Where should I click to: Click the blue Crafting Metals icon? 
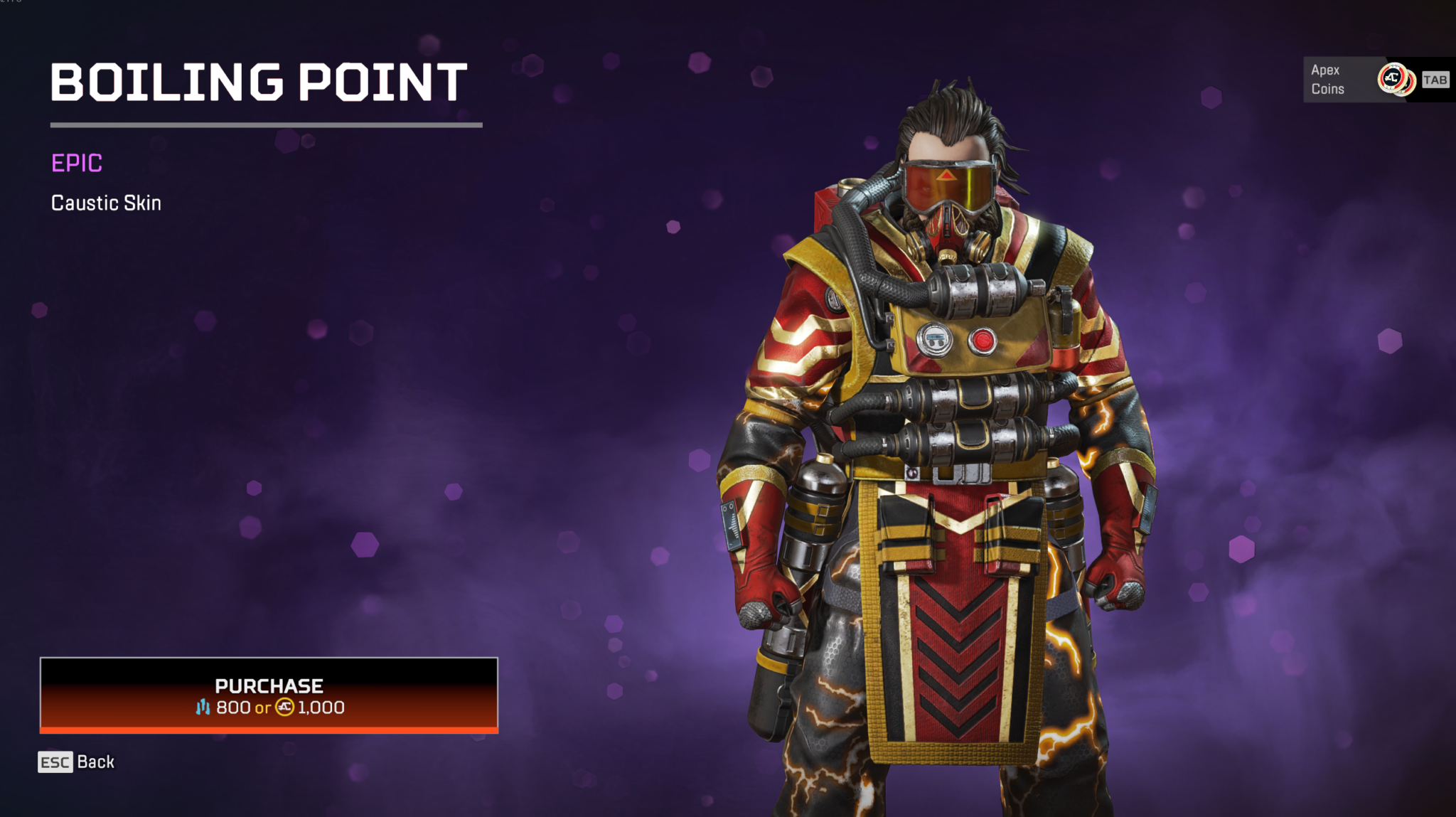204,707
